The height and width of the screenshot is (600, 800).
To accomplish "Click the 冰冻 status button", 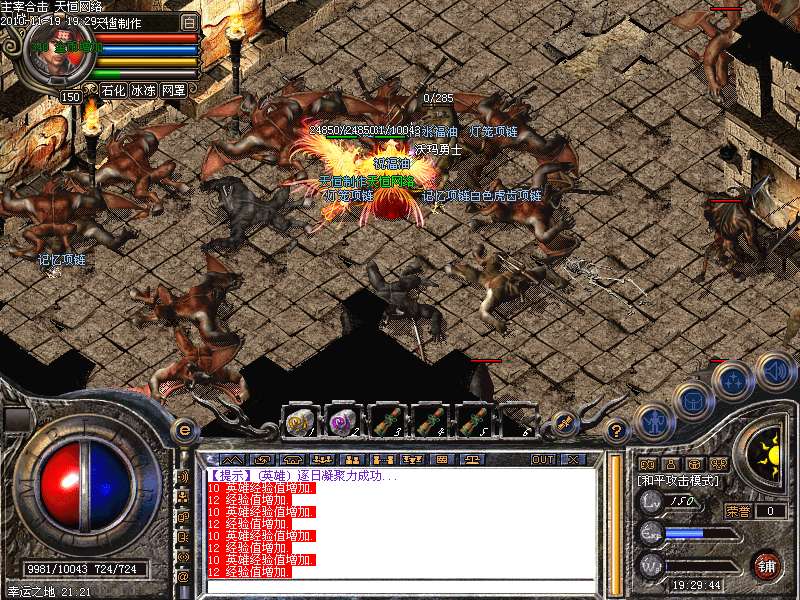I will 143,91.
